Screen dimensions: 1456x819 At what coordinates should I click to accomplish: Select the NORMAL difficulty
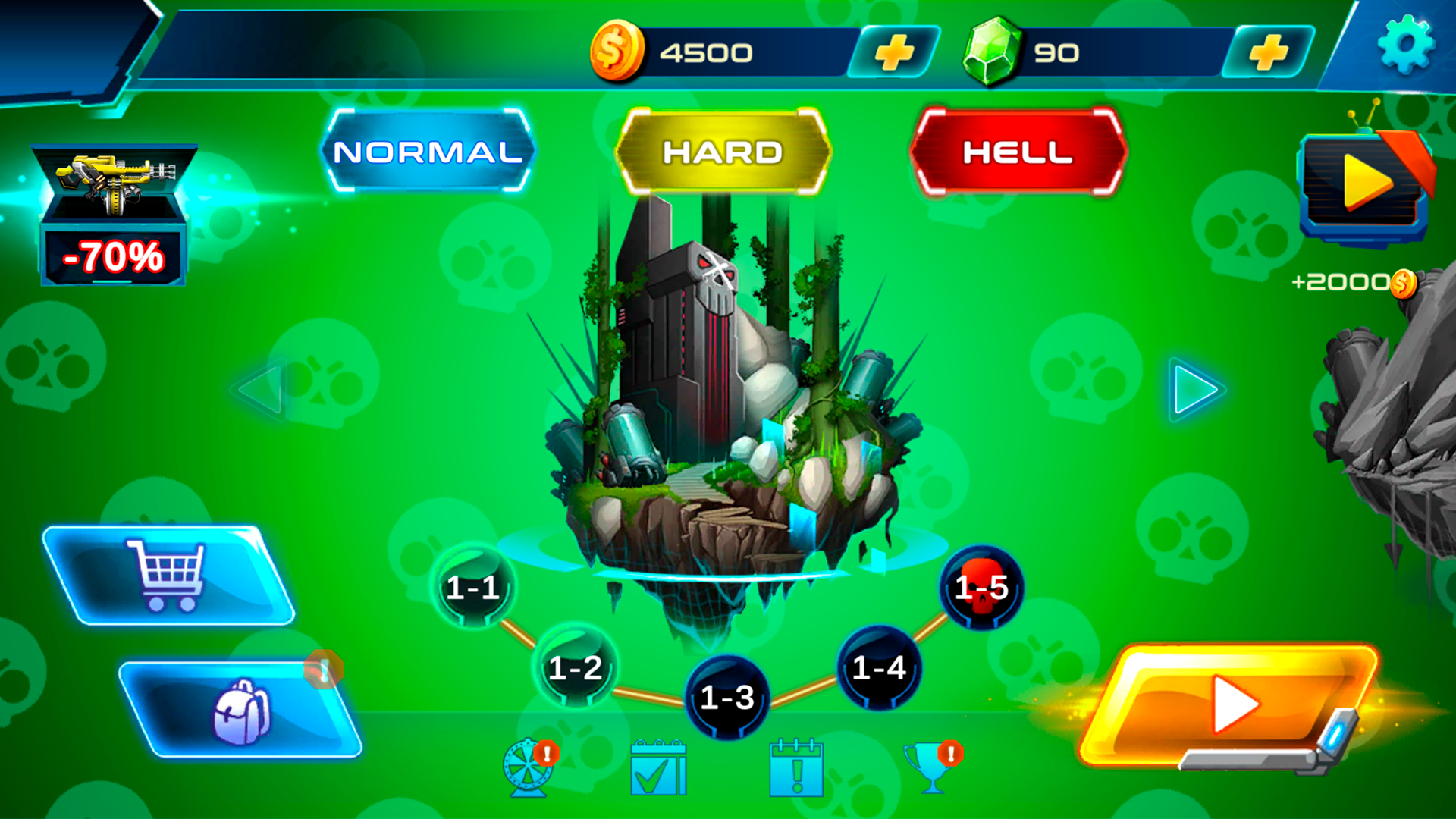click(x=428, y=152)
